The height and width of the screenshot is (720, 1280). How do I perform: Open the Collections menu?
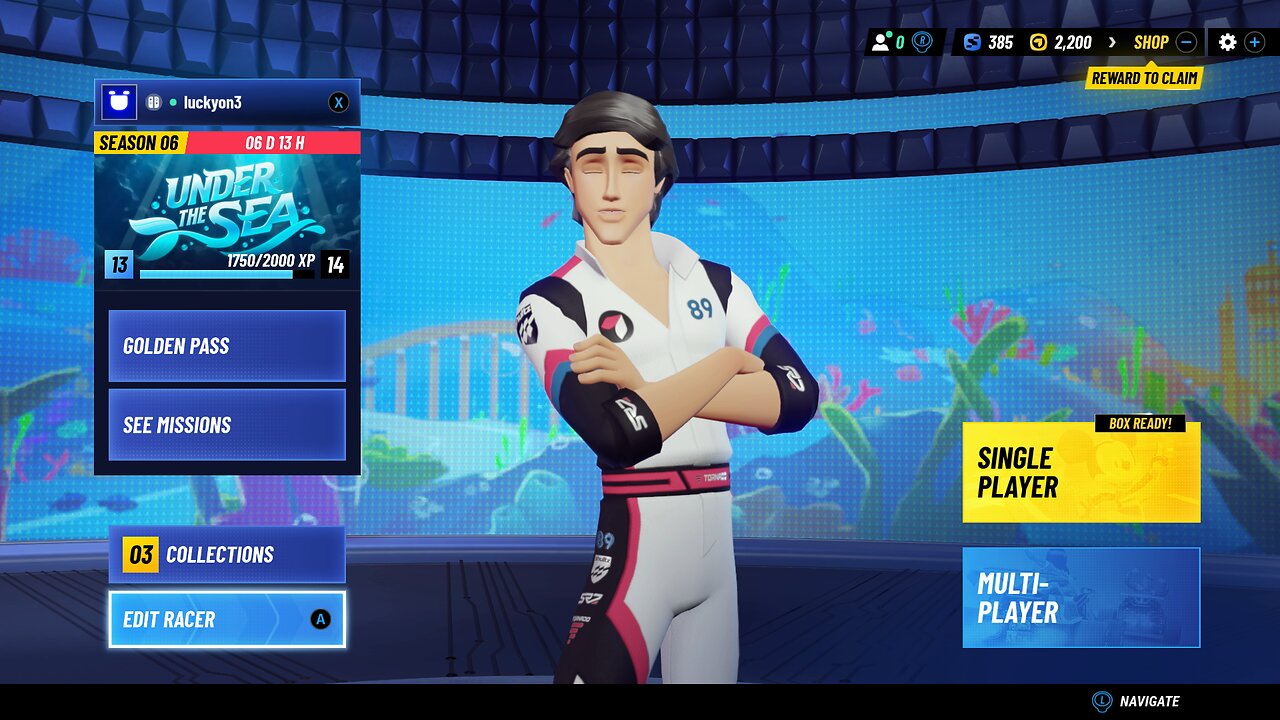pyautogui.click(x=227, y=555)
